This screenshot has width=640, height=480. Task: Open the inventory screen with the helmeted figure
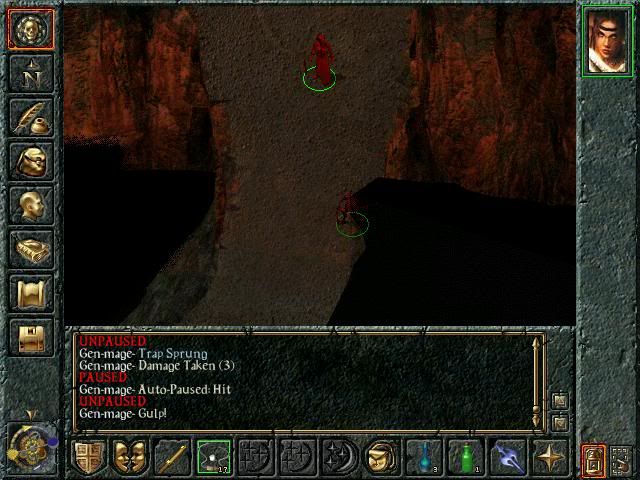(31, 161)
